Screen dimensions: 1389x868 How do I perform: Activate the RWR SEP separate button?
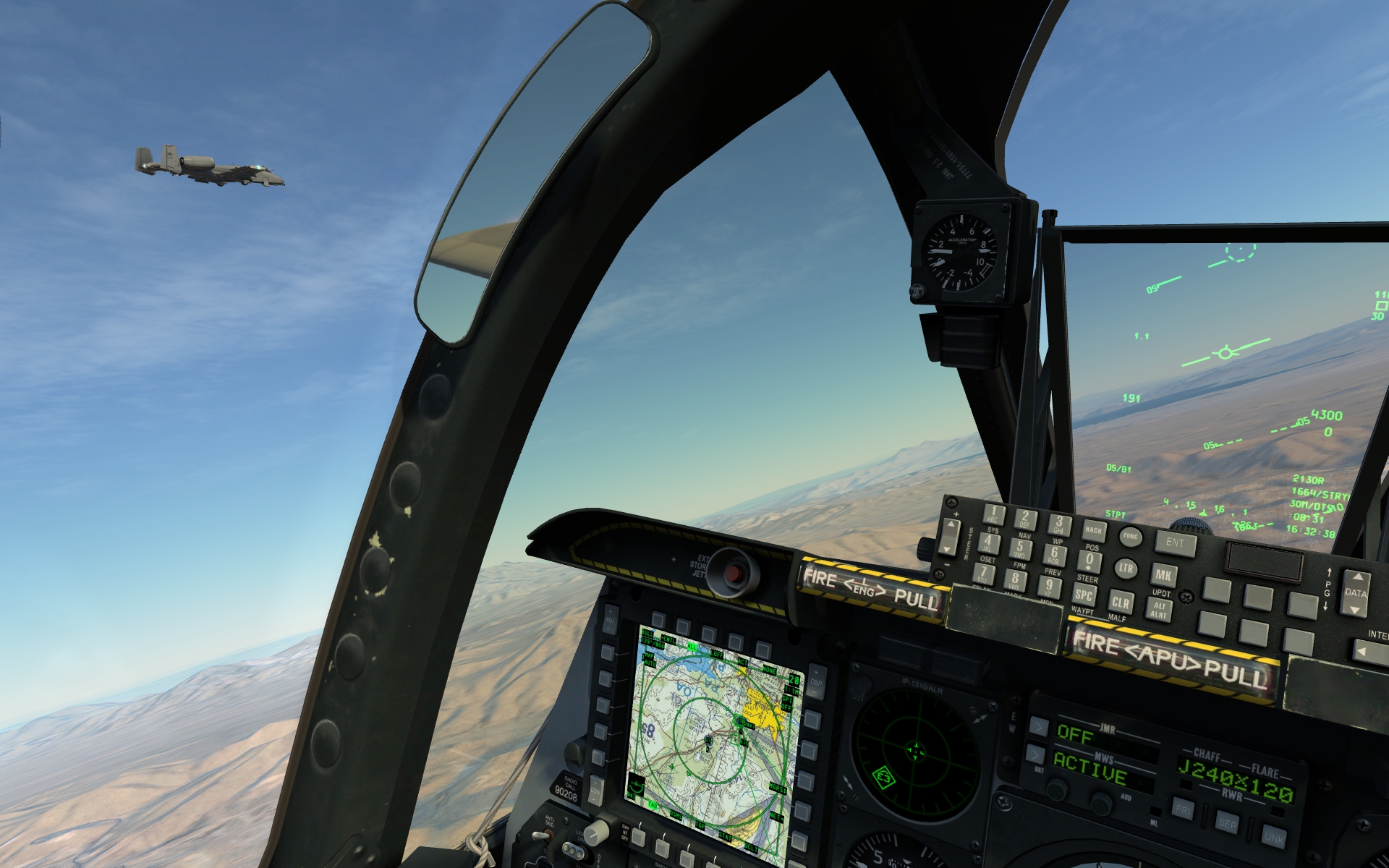1228,823
